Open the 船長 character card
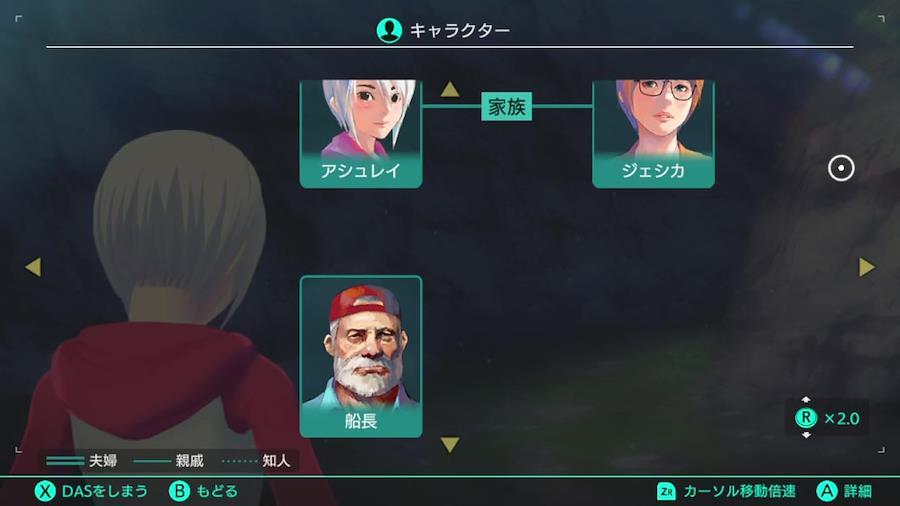 point(361,356)
